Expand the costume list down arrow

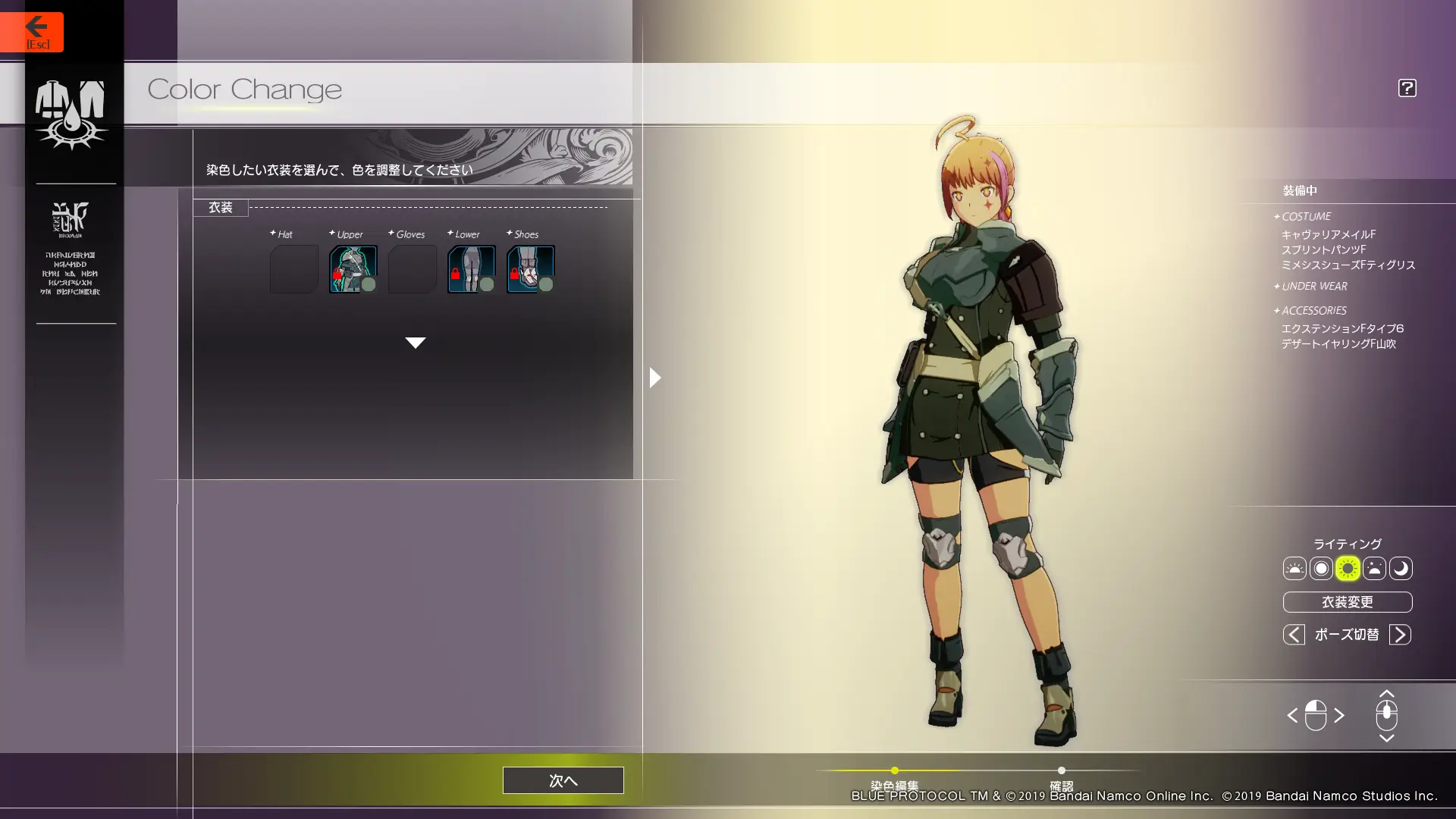415,343
